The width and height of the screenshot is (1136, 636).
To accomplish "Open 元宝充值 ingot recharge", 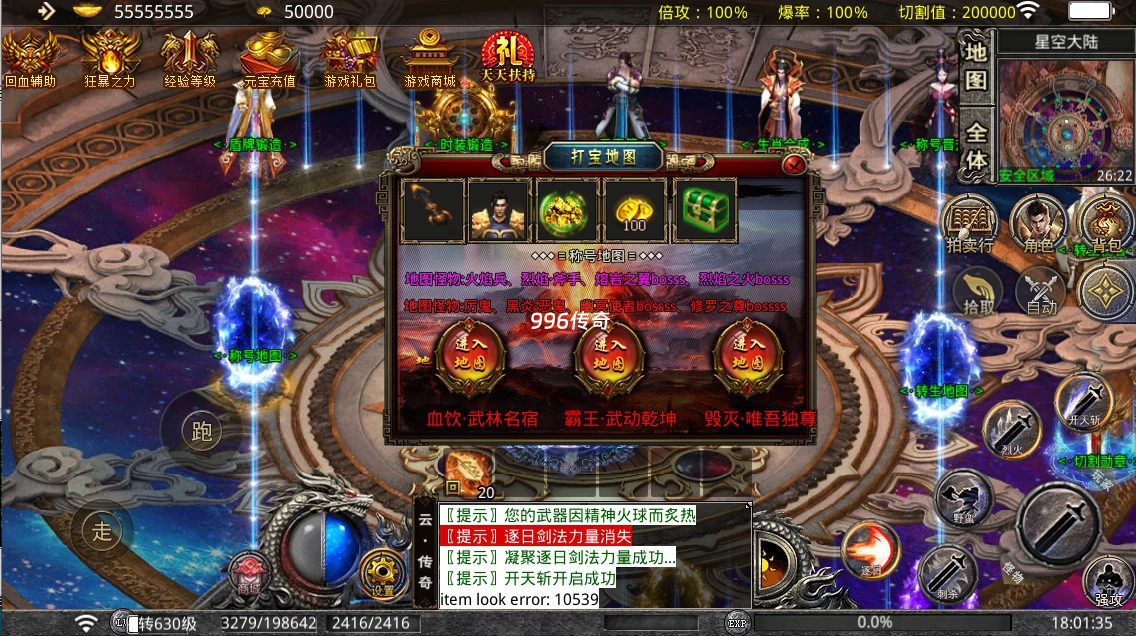I will [270, 58].
